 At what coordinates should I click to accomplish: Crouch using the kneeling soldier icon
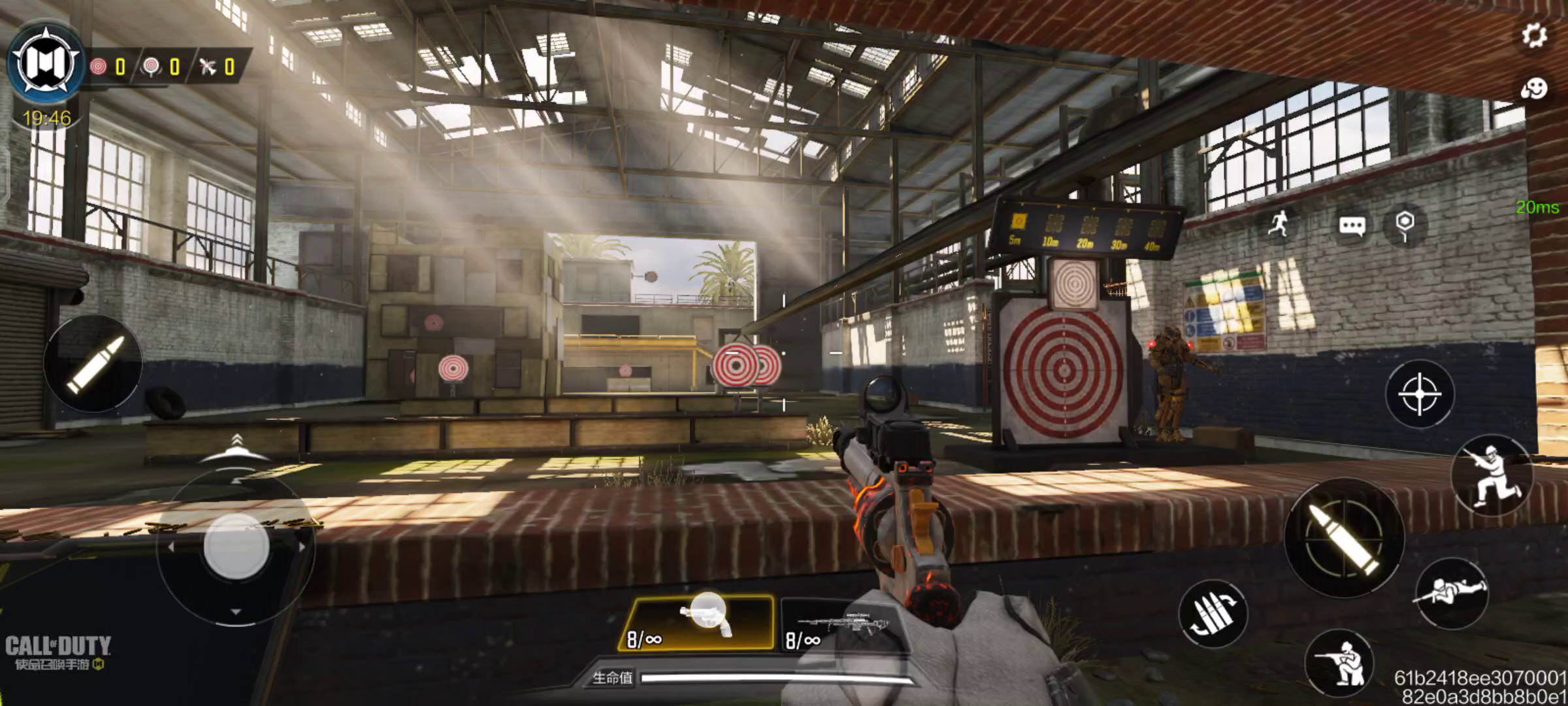click(1339, 662)
